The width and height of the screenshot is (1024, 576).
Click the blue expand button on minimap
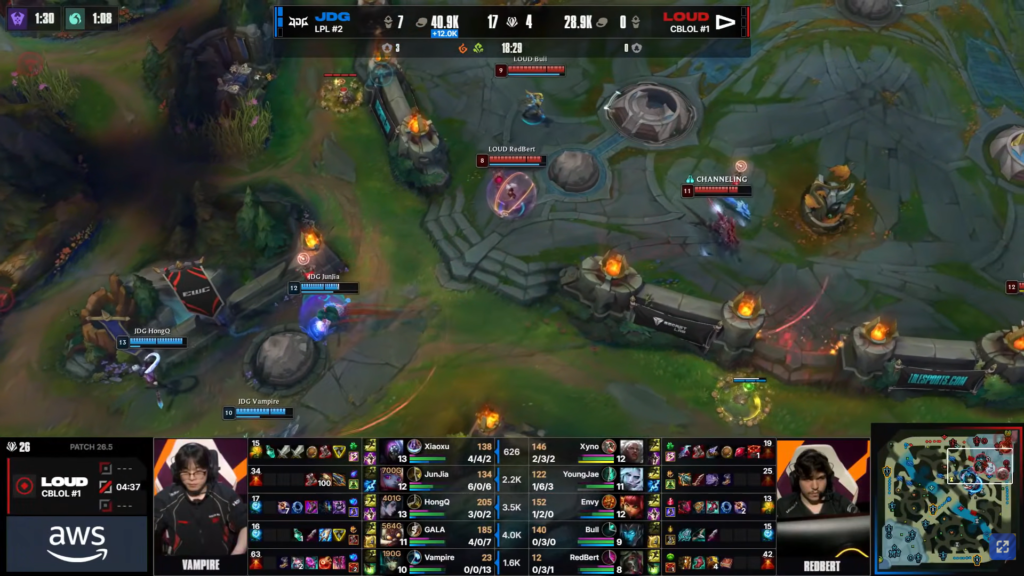pyautogui.click(x=1001, y=546)
